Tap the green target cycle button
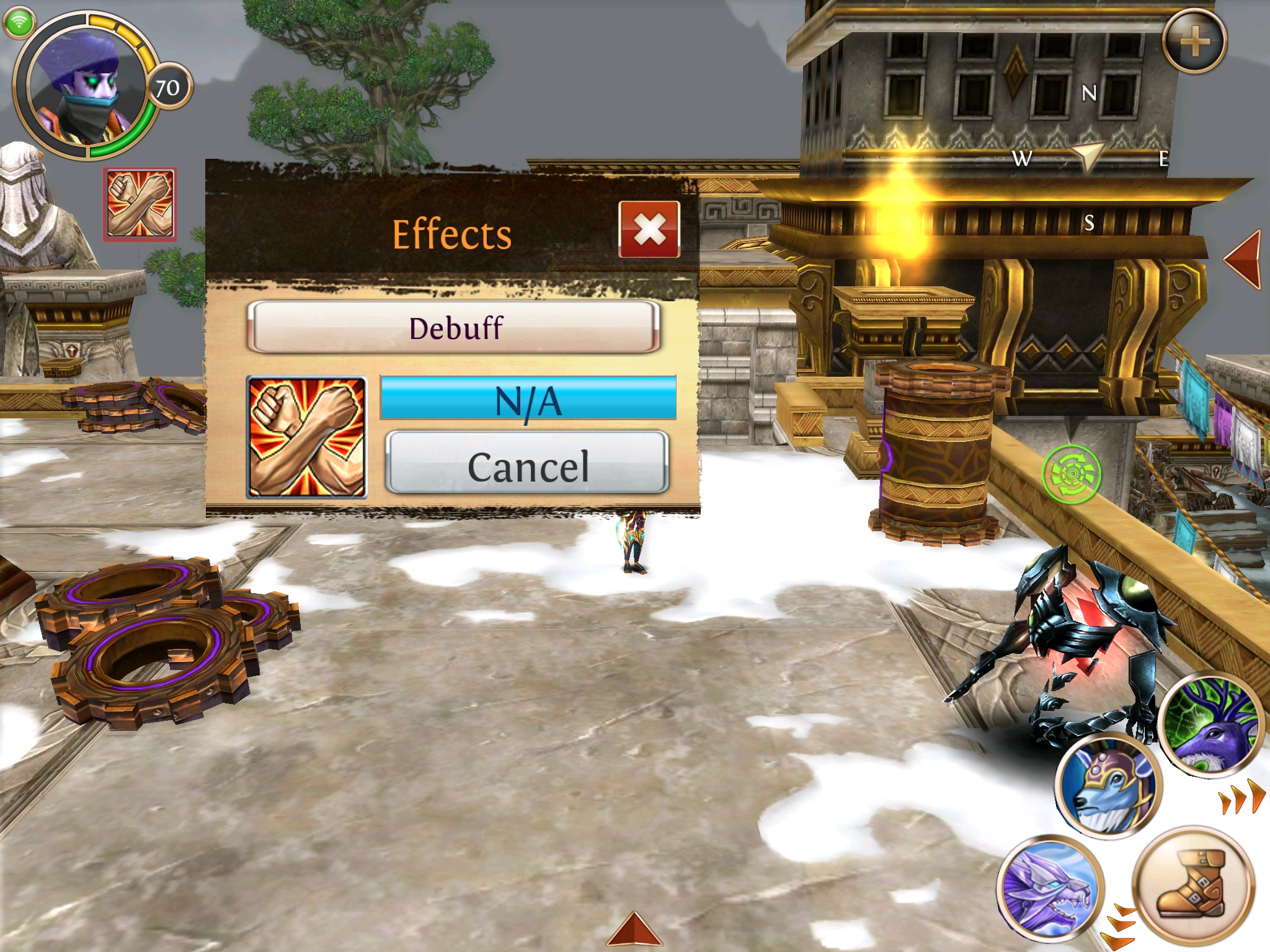The image size is (1270, 952). point(1071,474)
